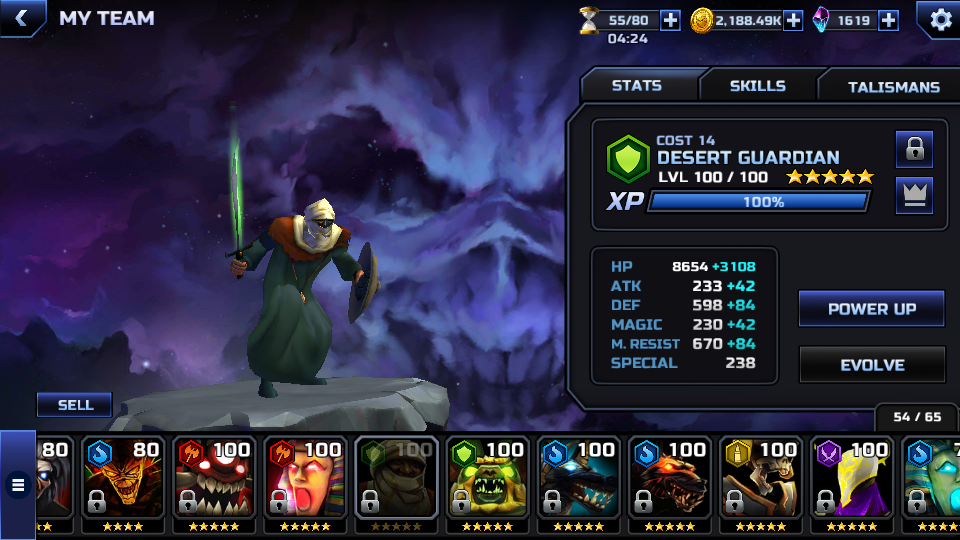The height and width of the screenshot is (540, 960).
Task: Add more energy with the plus button
Action: pyautogui.click(x=670, y=20)
